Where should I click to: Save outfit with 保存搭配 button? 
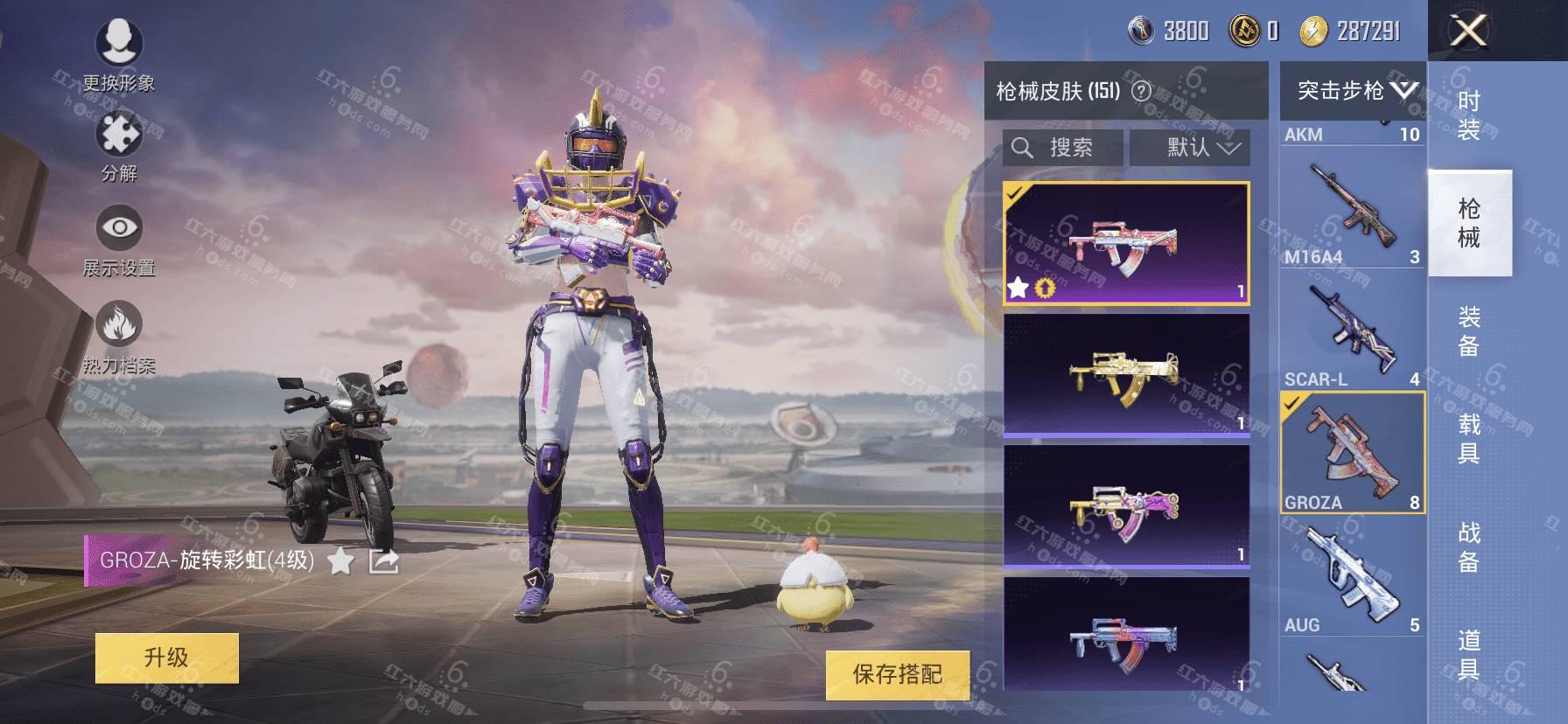pyautogui.click(x=897, y=674)
